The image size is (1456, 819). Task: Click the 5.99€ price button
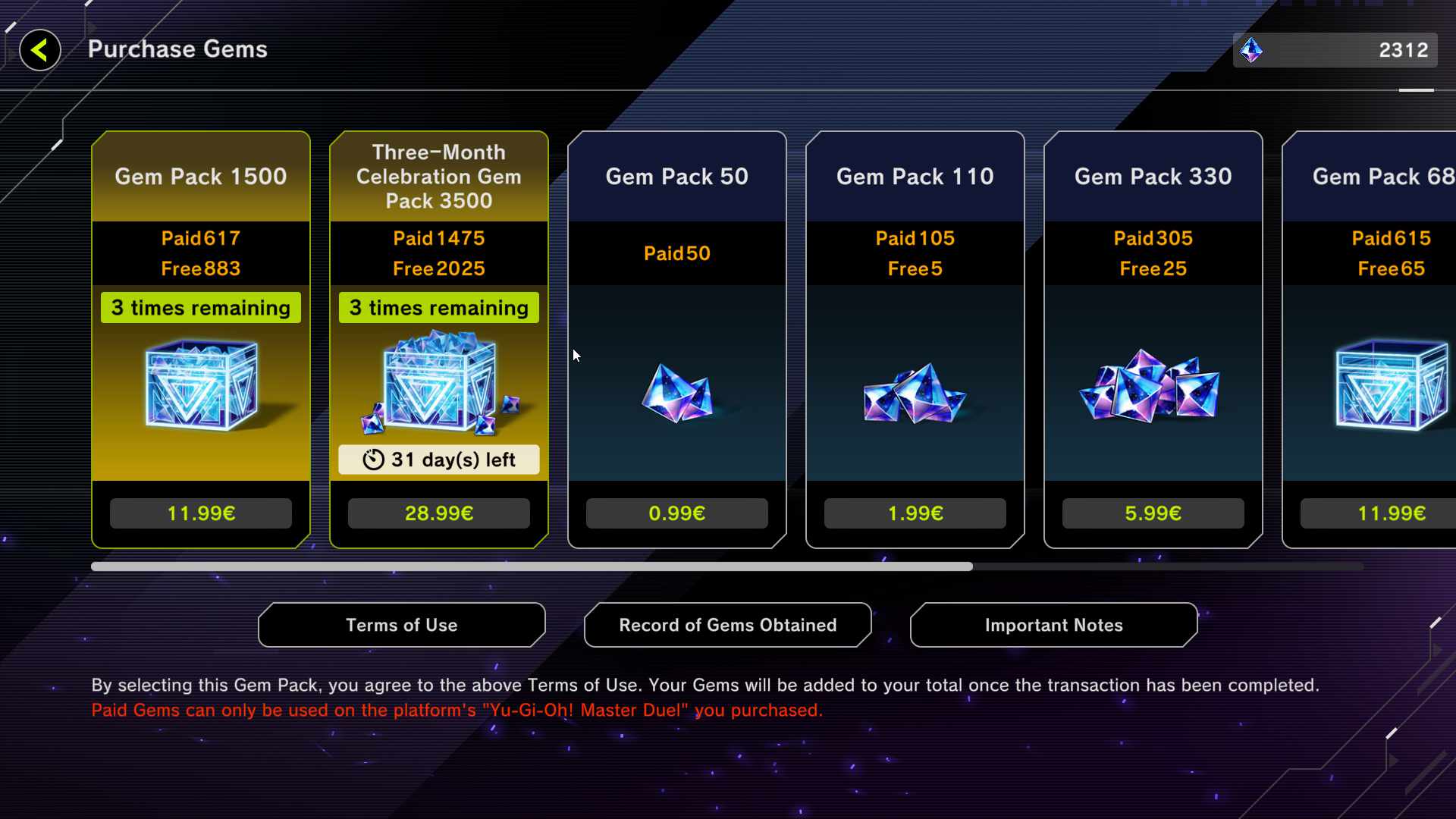coord(1153,513)
